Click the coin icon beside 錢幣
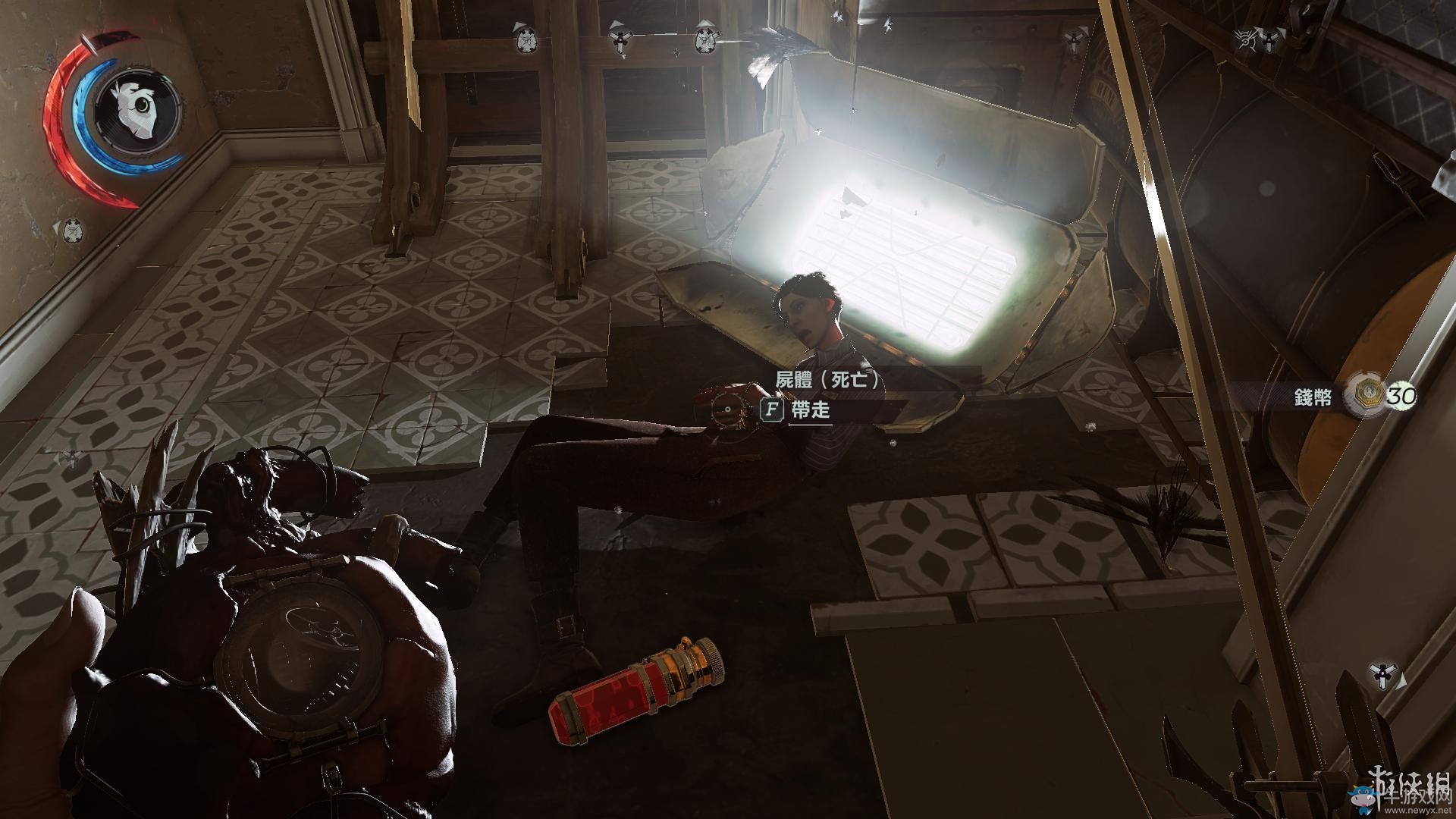The image size is (1456, 819). click(1362, 395)
